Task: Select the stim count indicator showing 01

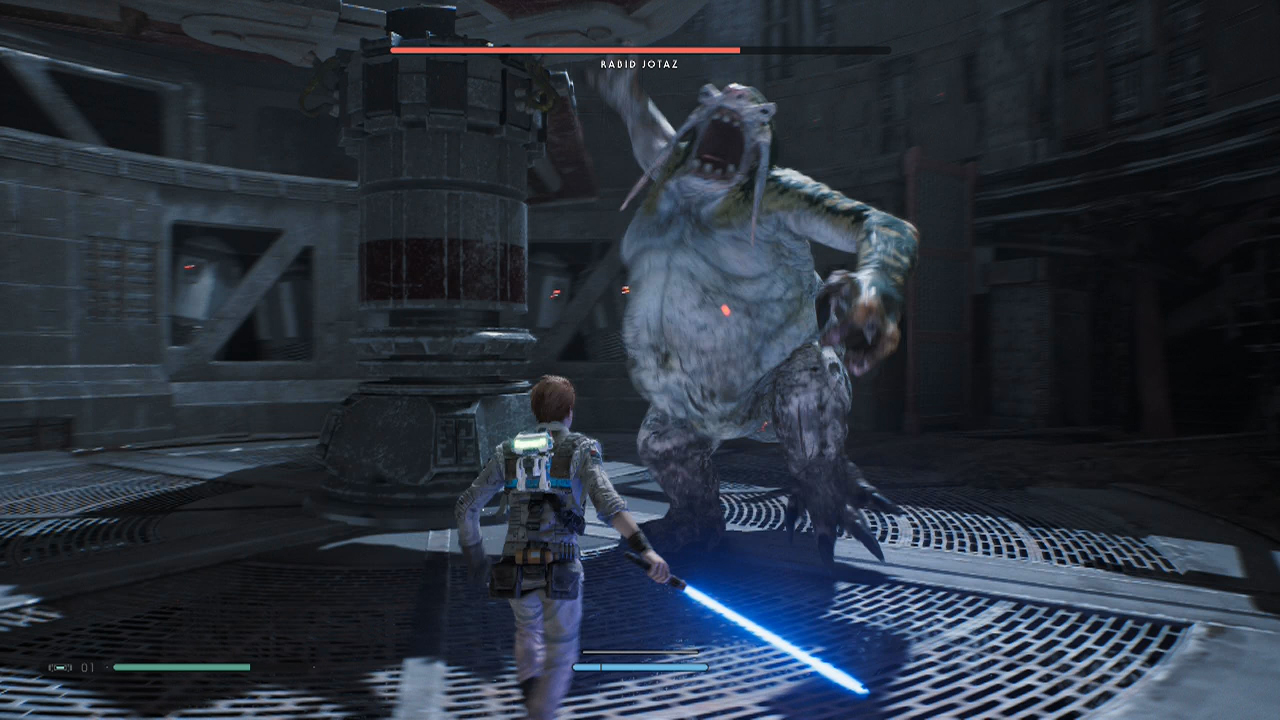Action: tap(87, 668)
